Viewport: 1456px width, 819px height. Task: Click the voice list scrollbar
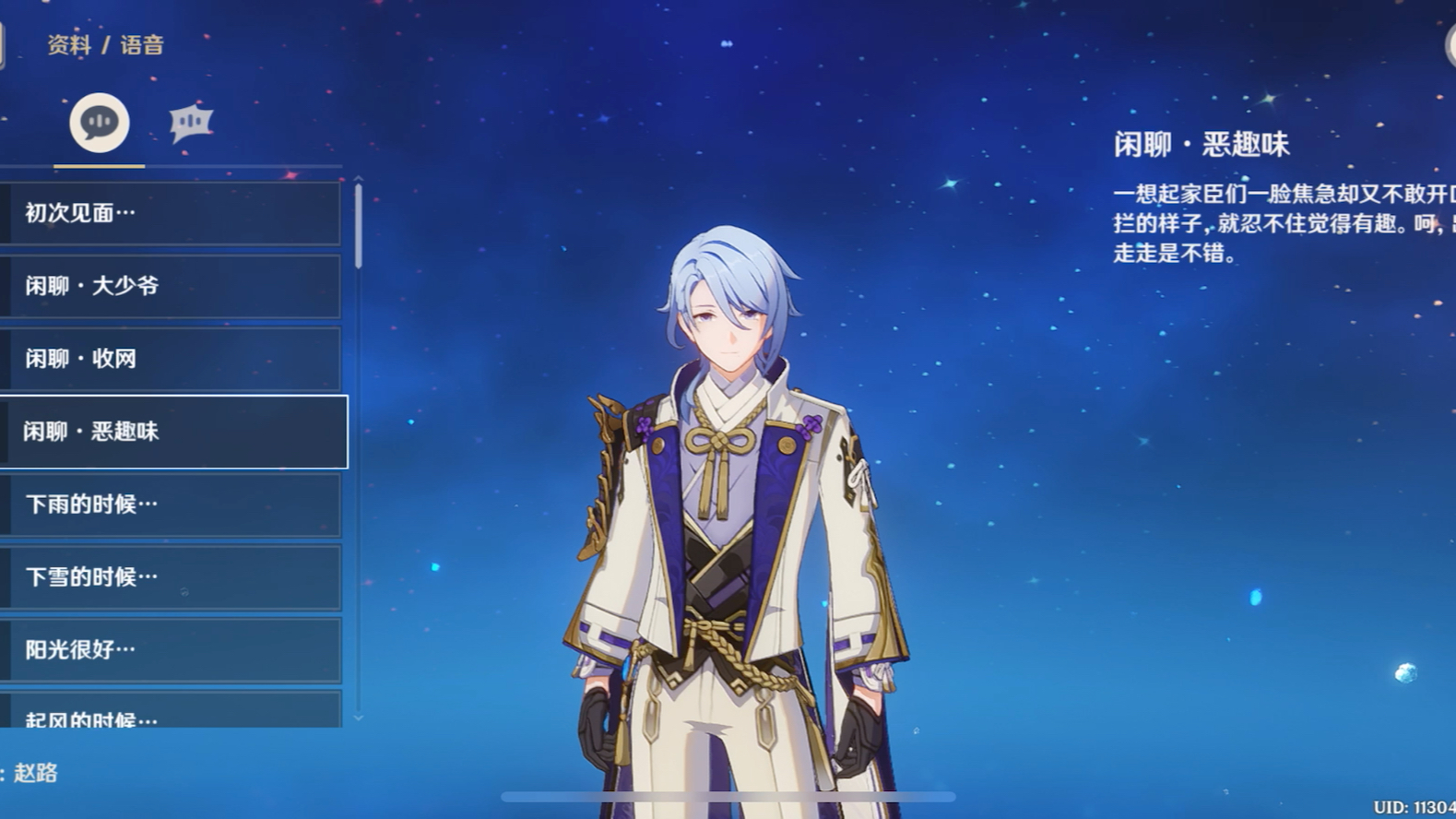(358, 227)
